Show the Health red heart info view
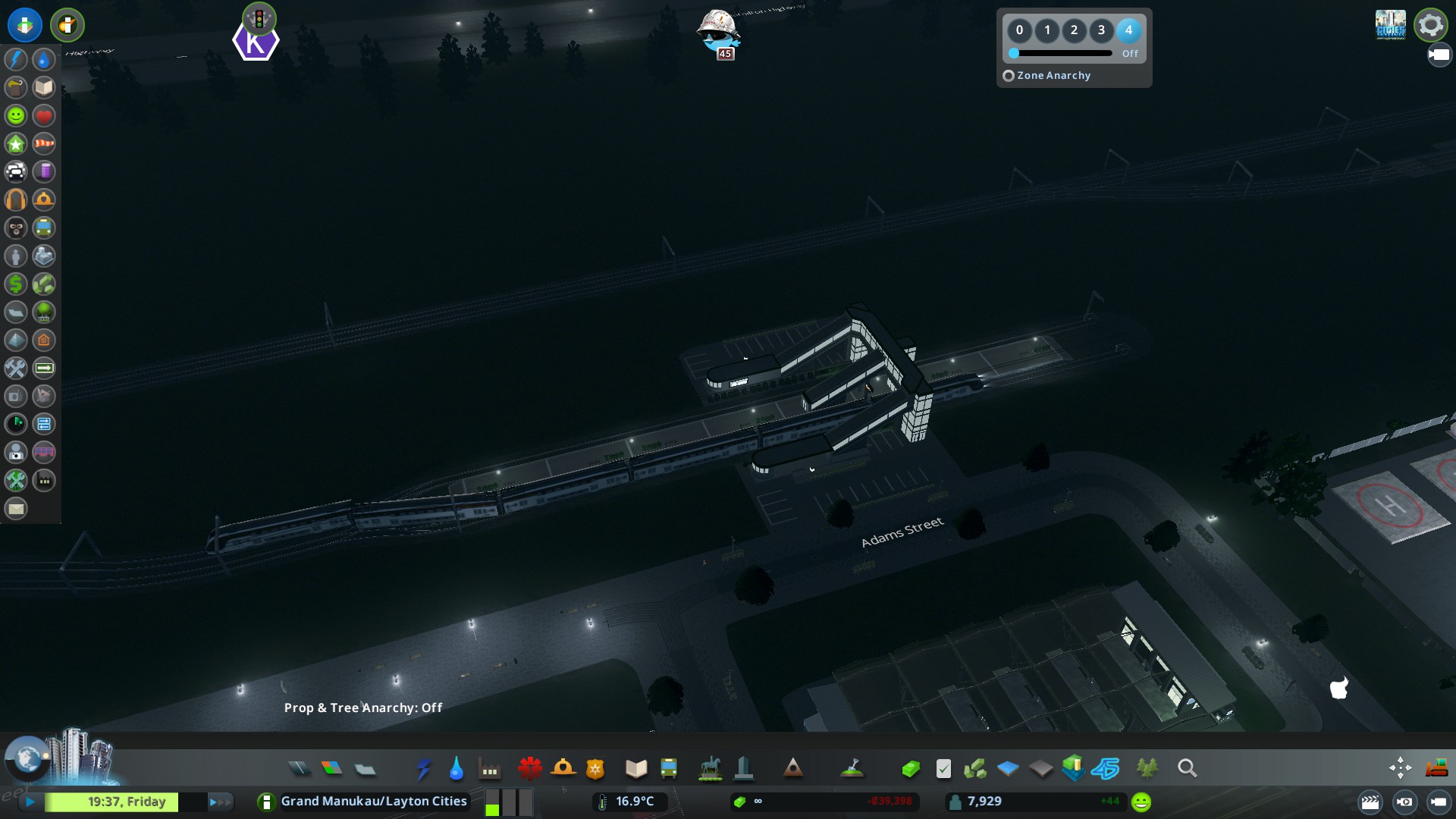 coord(44,115)
